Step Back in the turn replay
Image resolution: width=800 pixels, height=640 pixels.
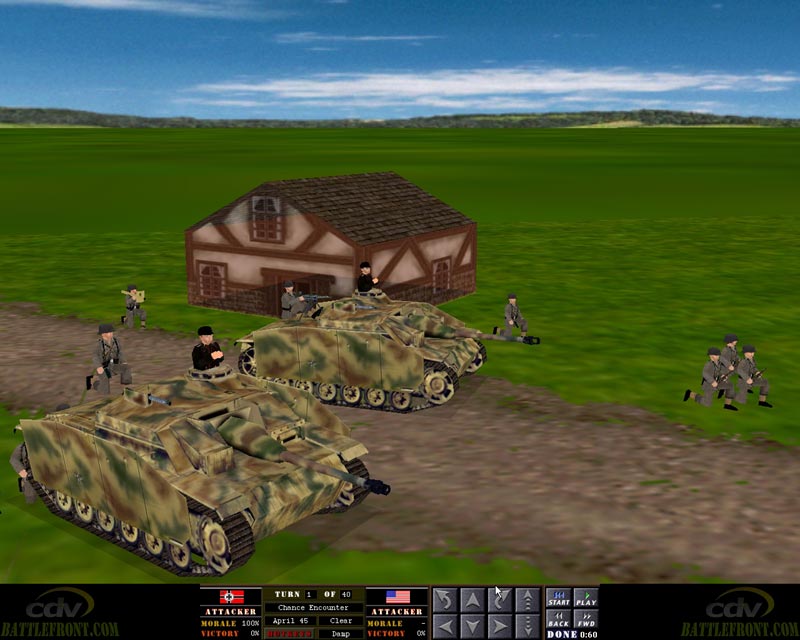click(558, 619)
